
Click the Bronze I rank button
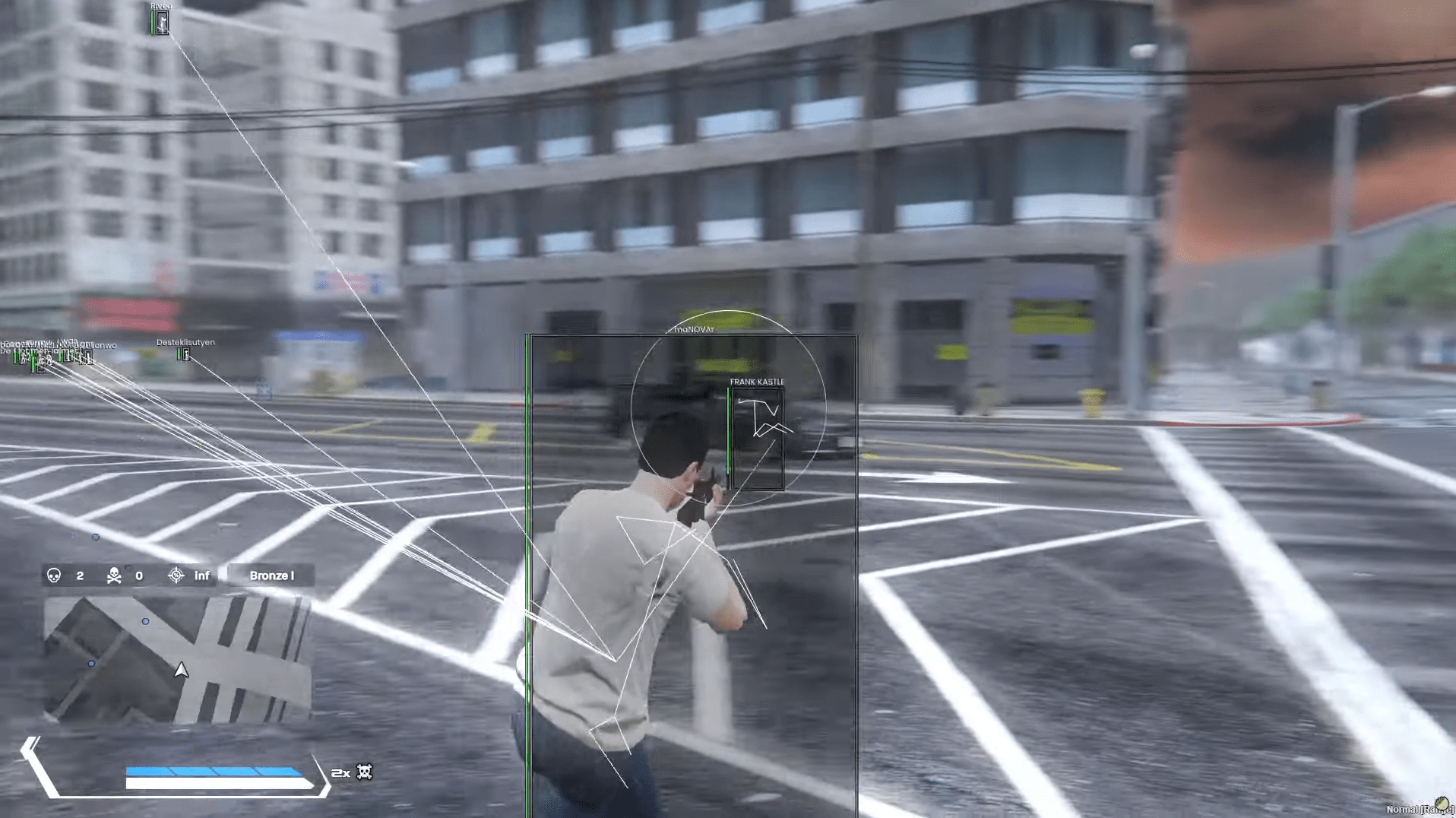(x=271, y=575)
